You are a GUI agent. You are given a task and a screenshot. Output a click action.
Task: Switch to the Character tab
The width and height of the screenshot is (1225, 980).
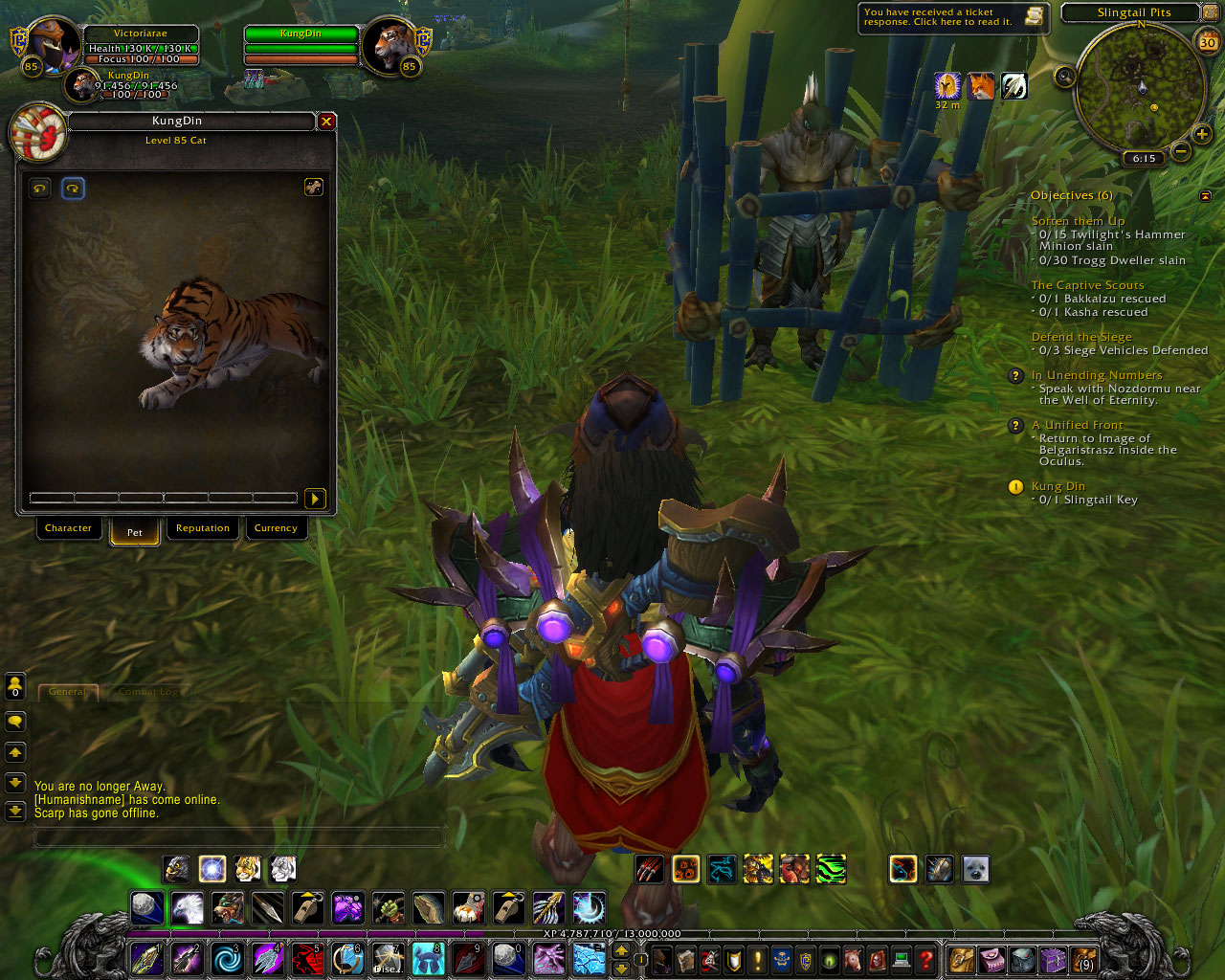[68, 528]
